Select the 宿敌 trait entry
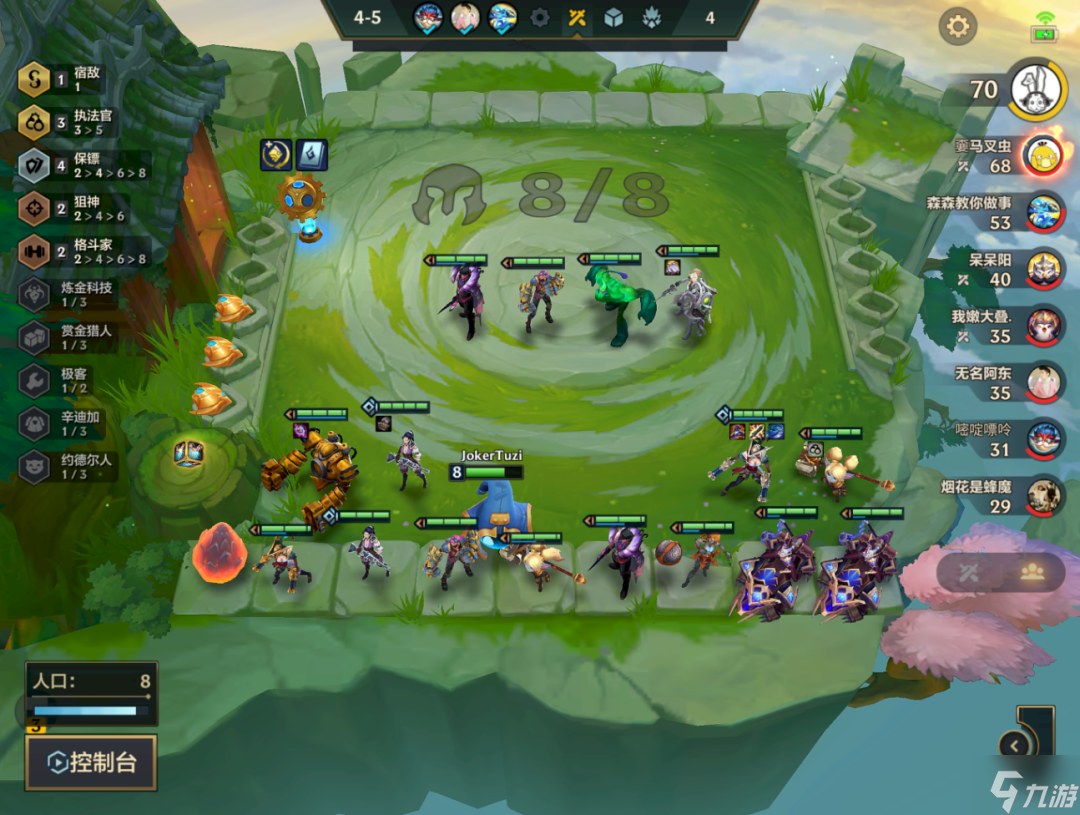 click(34, 80)
